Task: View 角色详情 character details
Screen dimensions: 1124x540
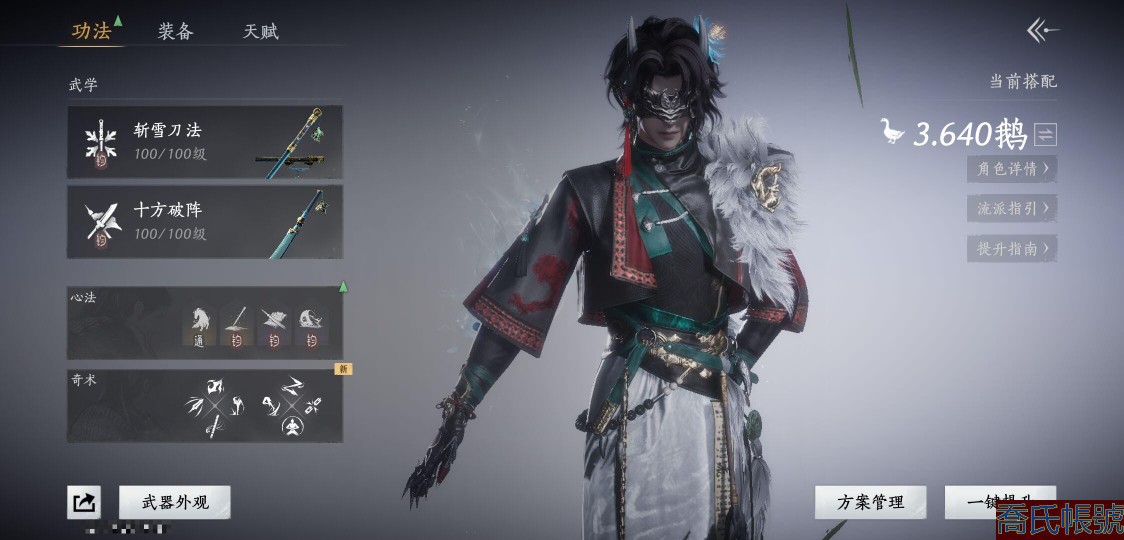Action: point(1012,169)
